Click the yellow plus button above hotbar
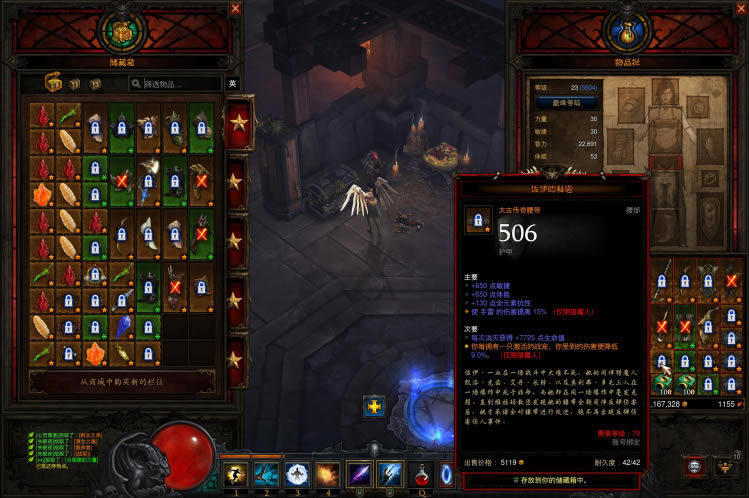Viewport: 749px width, 498px height. (x=375, y=407)
